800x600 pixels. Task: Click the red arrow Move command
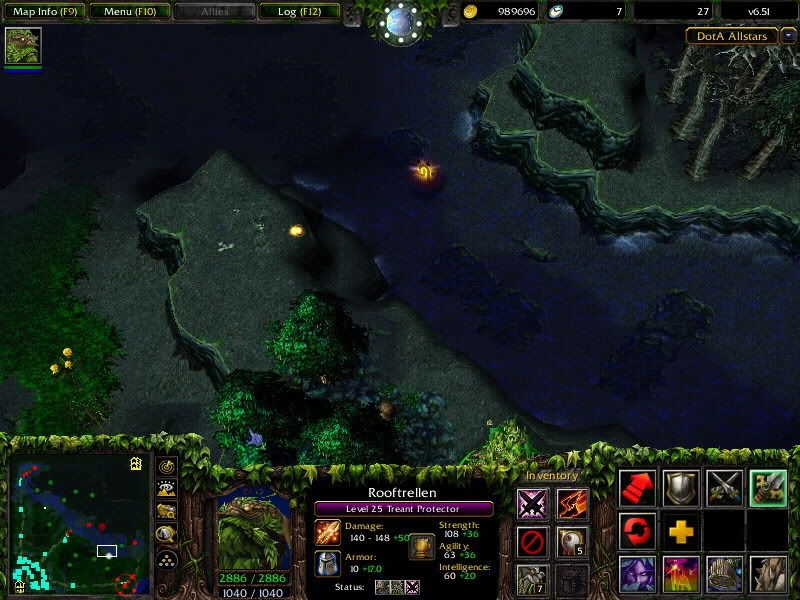[638, 487]
